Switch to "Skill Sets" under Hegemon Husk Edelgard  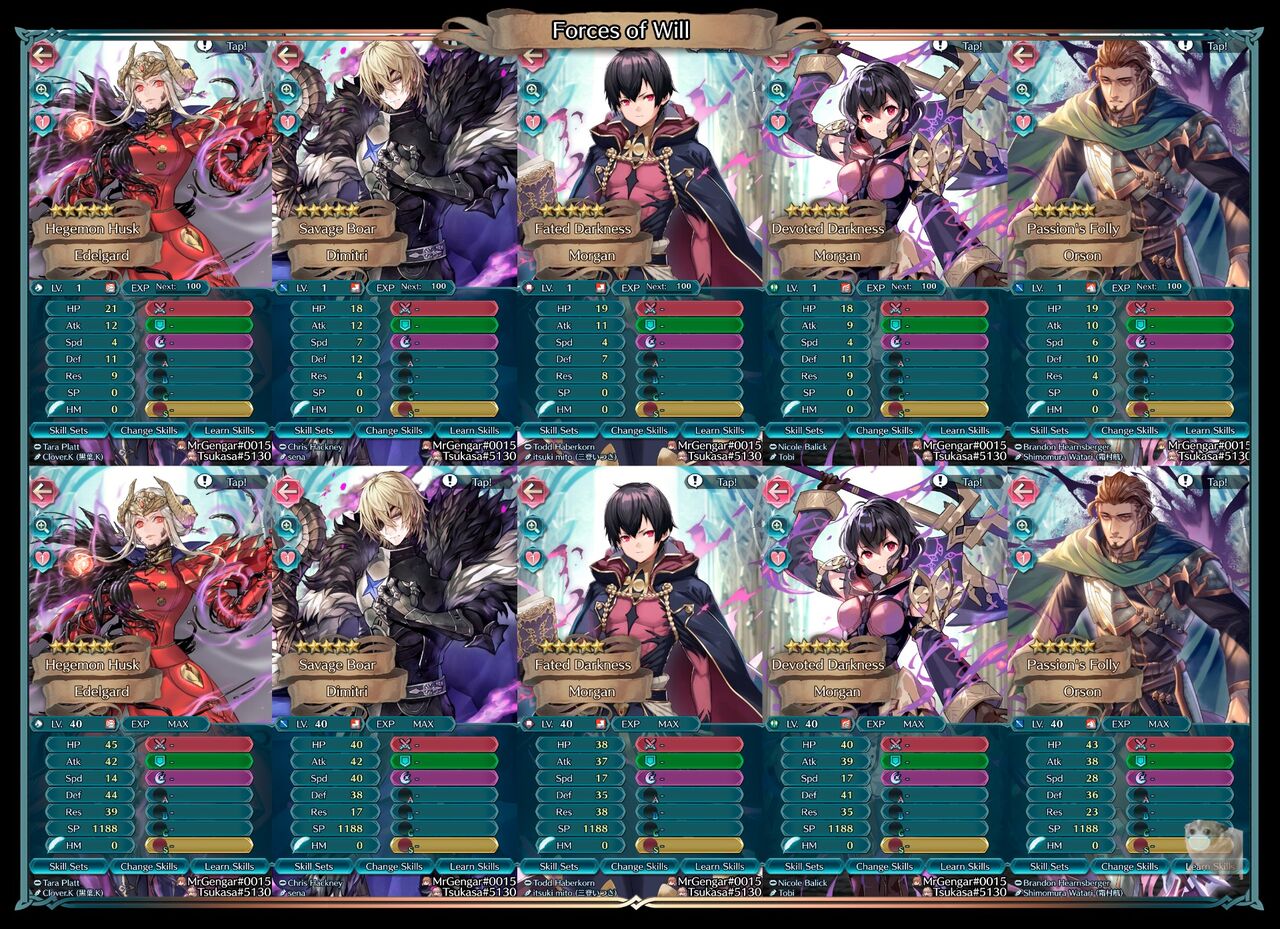click(x=69, y=430)
